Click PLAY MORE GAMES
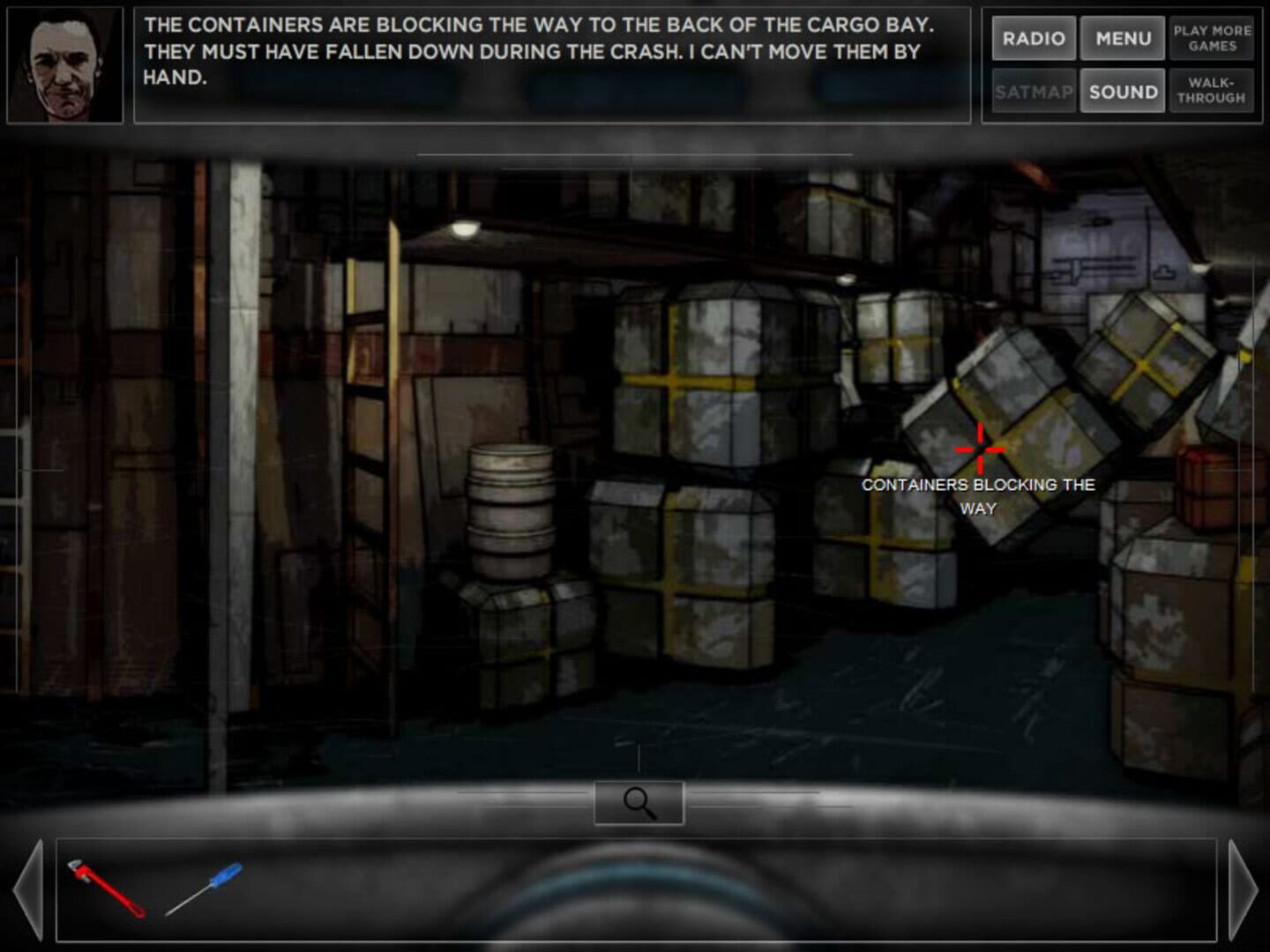 [x=1212, y=39]
